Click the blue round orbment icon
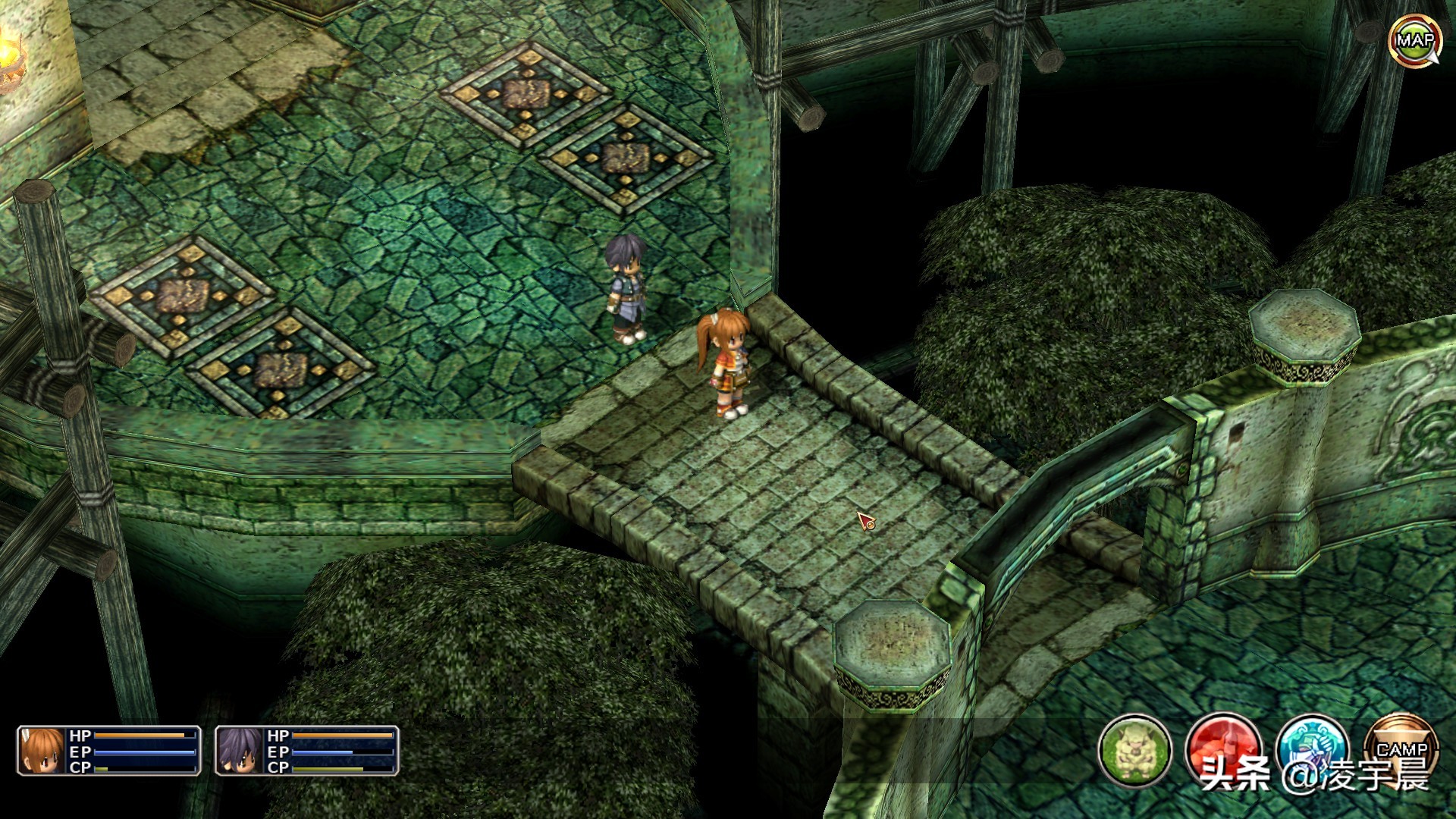Viewport: 1456px width, 819px height. click(x=1312, y=749)
